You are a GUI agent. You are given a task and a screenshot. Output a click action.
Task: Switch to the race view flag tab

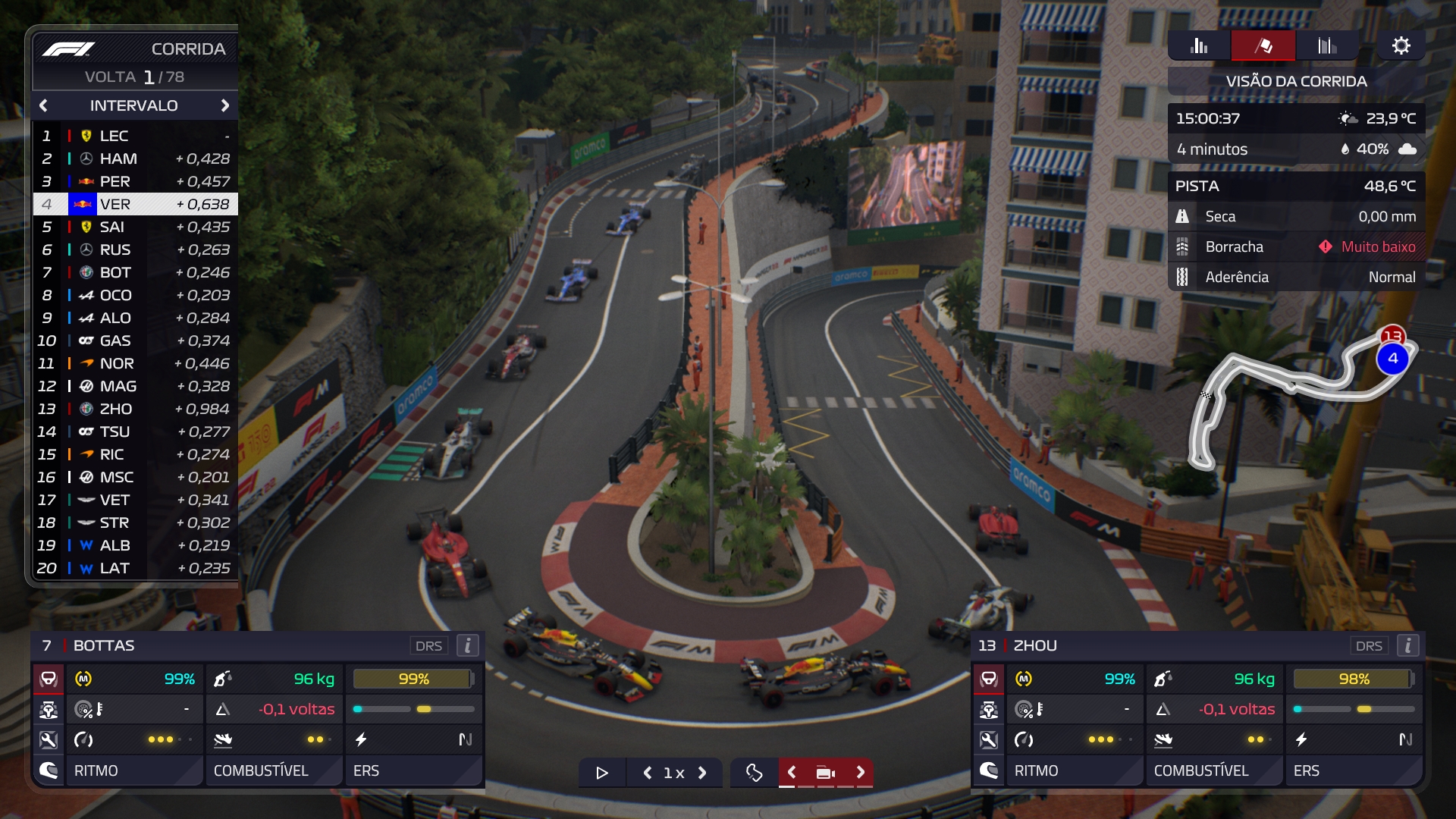[1263, 45]
